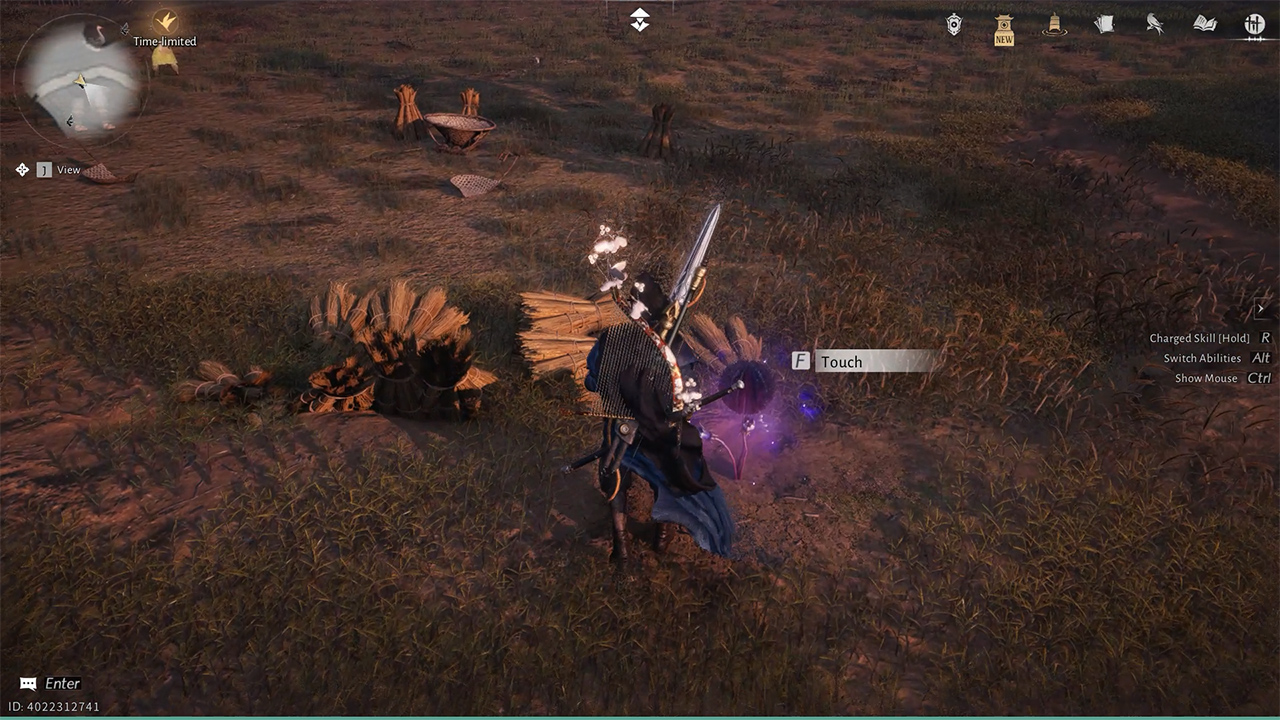Expand the side panel arrow above skill hints
Screen dimensions: 1280x720
(1261, 310)
